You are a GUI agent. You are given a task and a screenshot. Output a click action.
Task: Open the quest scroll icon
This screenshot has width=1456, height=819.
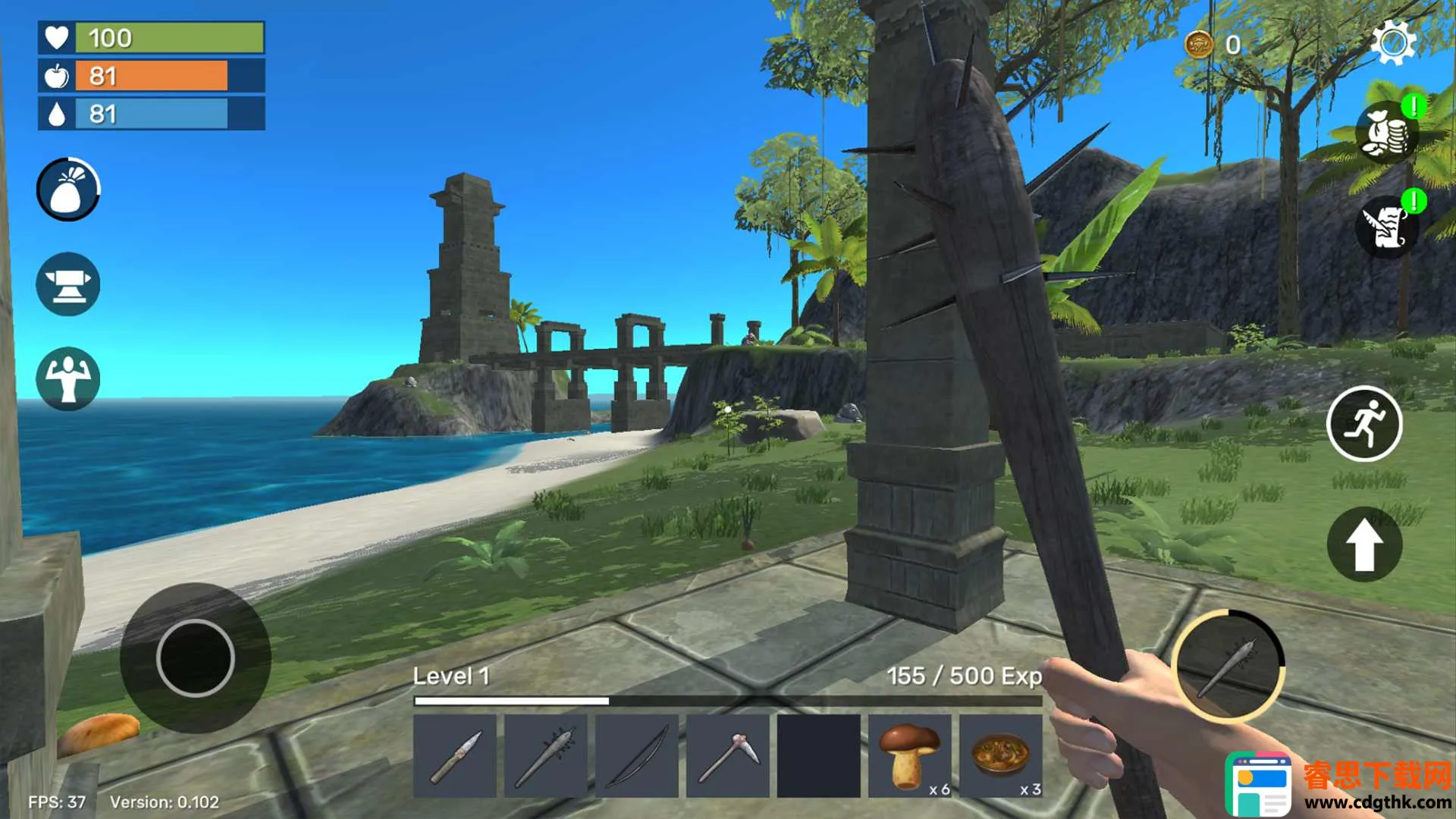[1386, 227]
